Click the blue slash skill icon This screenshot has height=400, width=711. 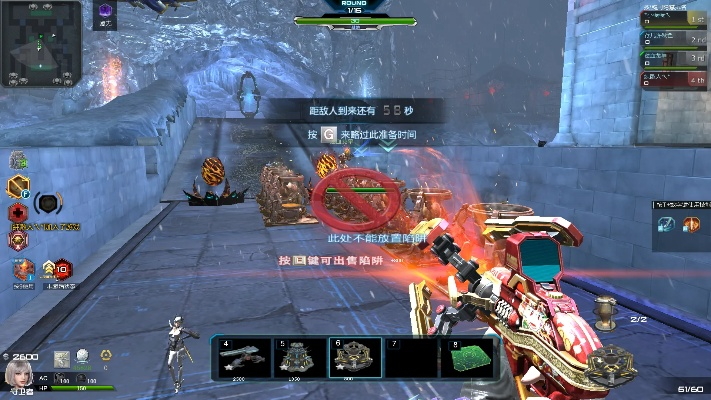(x=666, y=224)
